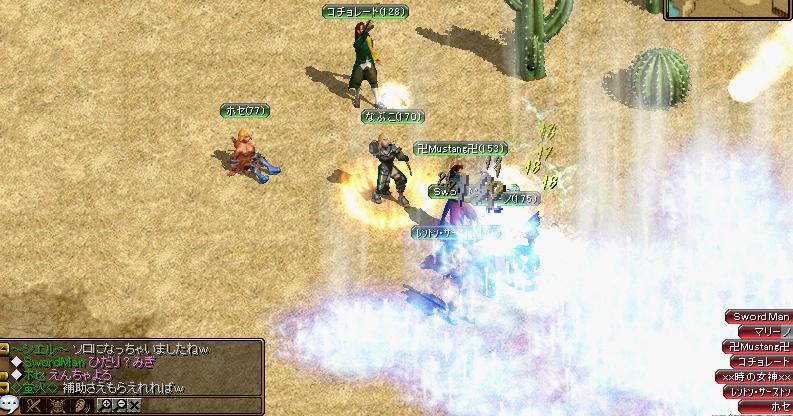Open the speech bubble chat button

click(x=11, y=406)
